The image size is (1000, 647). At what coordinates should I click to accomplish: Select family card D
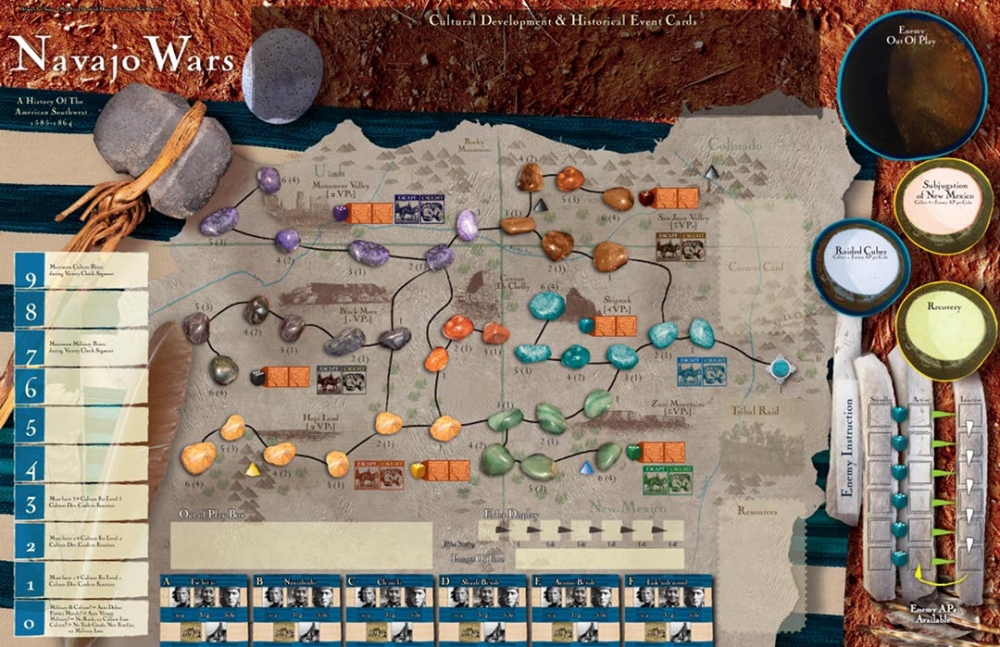481,606
